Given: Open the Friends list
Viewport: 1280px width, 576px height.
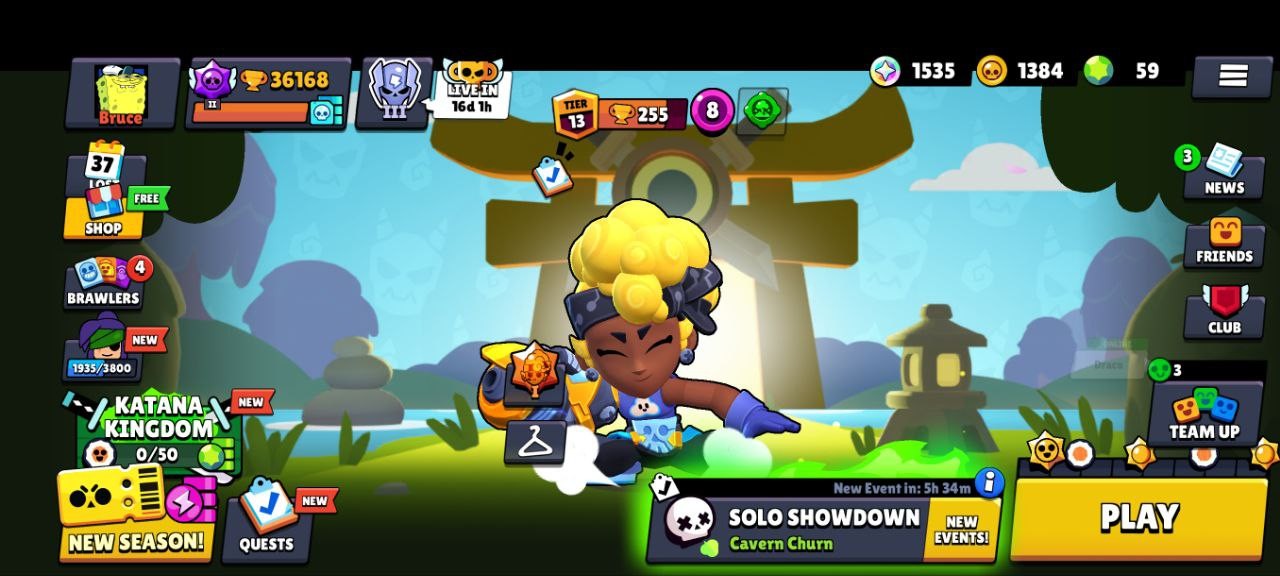Looking at the screenshot, I should 1223,243.
